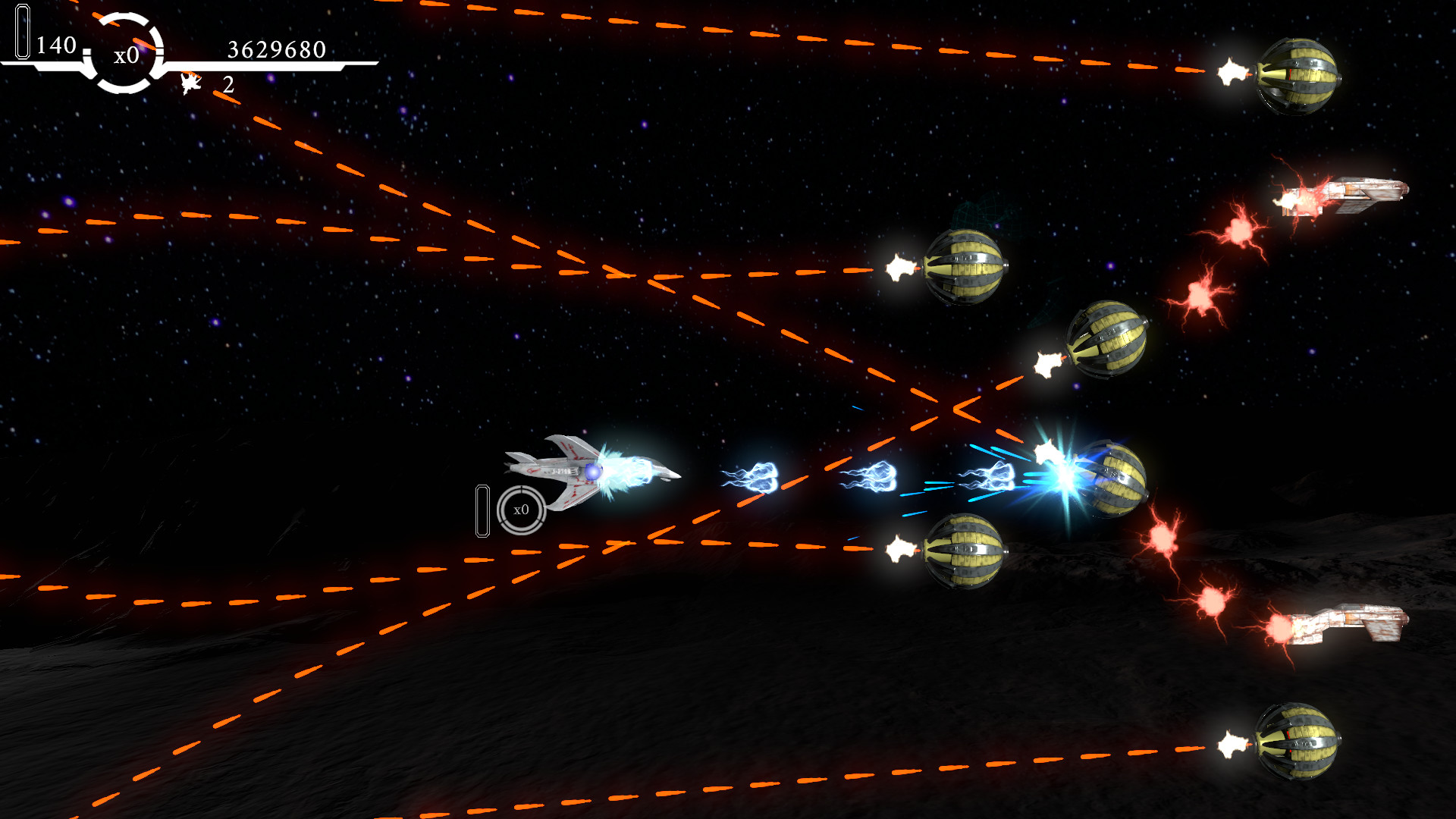1456x819 pixels.
Task: Click the small capsule gauge next to the ship
Action: point(484,512)
